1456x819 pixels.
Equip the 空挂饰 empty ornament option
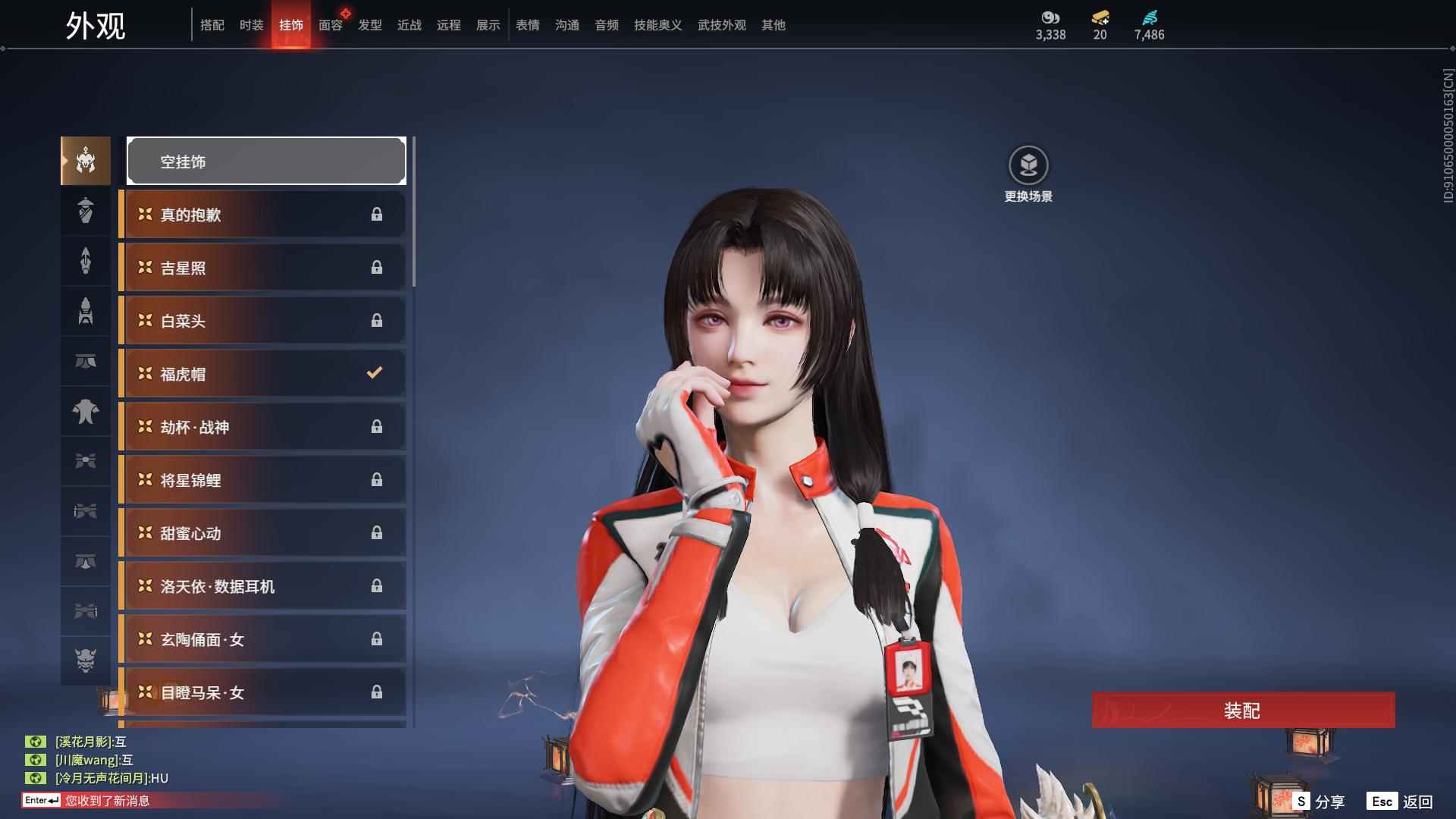pyautogui.click(x=265, y=161)
